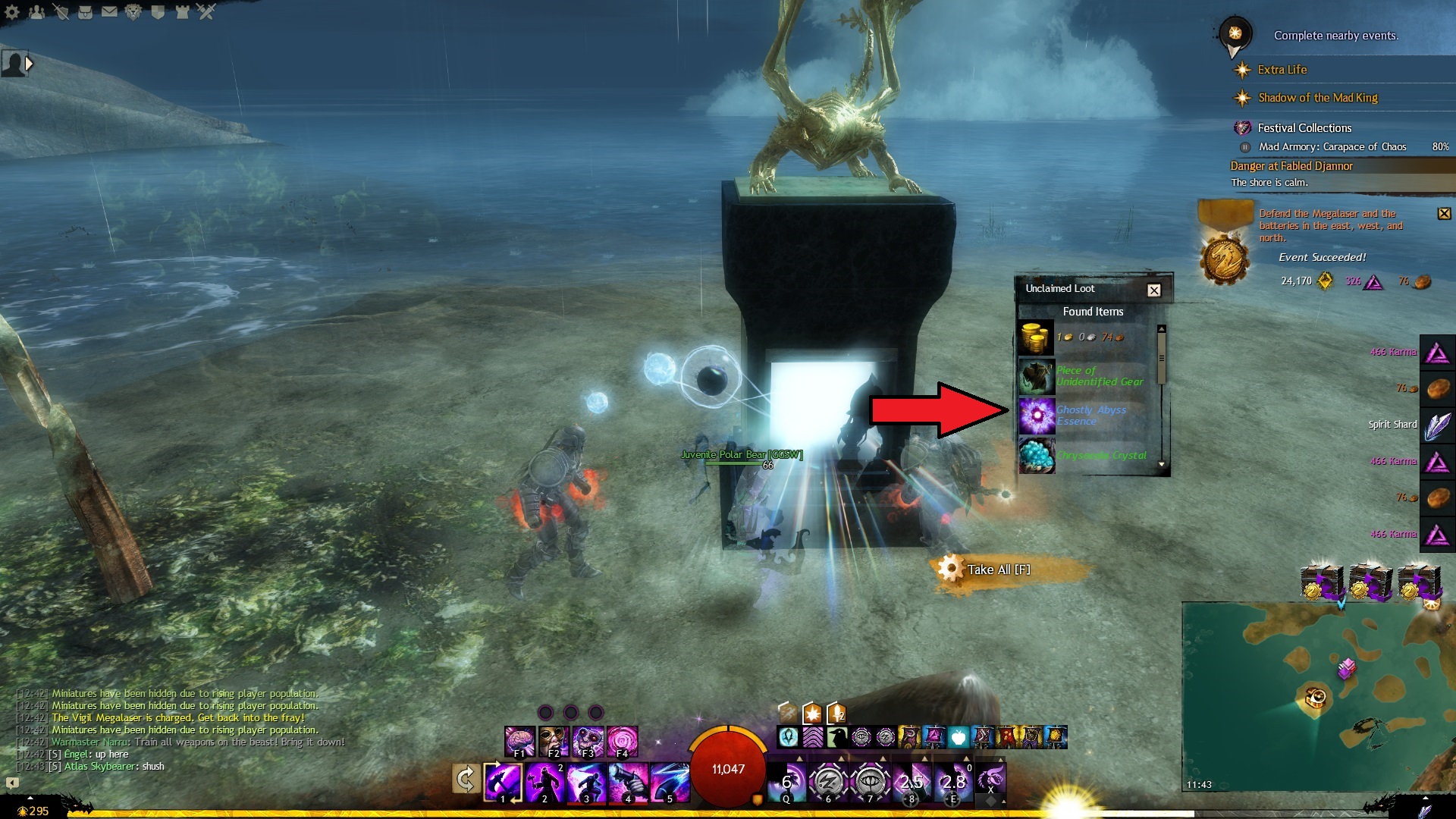The width and height of the screenshot is (1456, 819).
Task: Open the game menu gear icon
Action: pyautogui.click(x=12, y=11)
